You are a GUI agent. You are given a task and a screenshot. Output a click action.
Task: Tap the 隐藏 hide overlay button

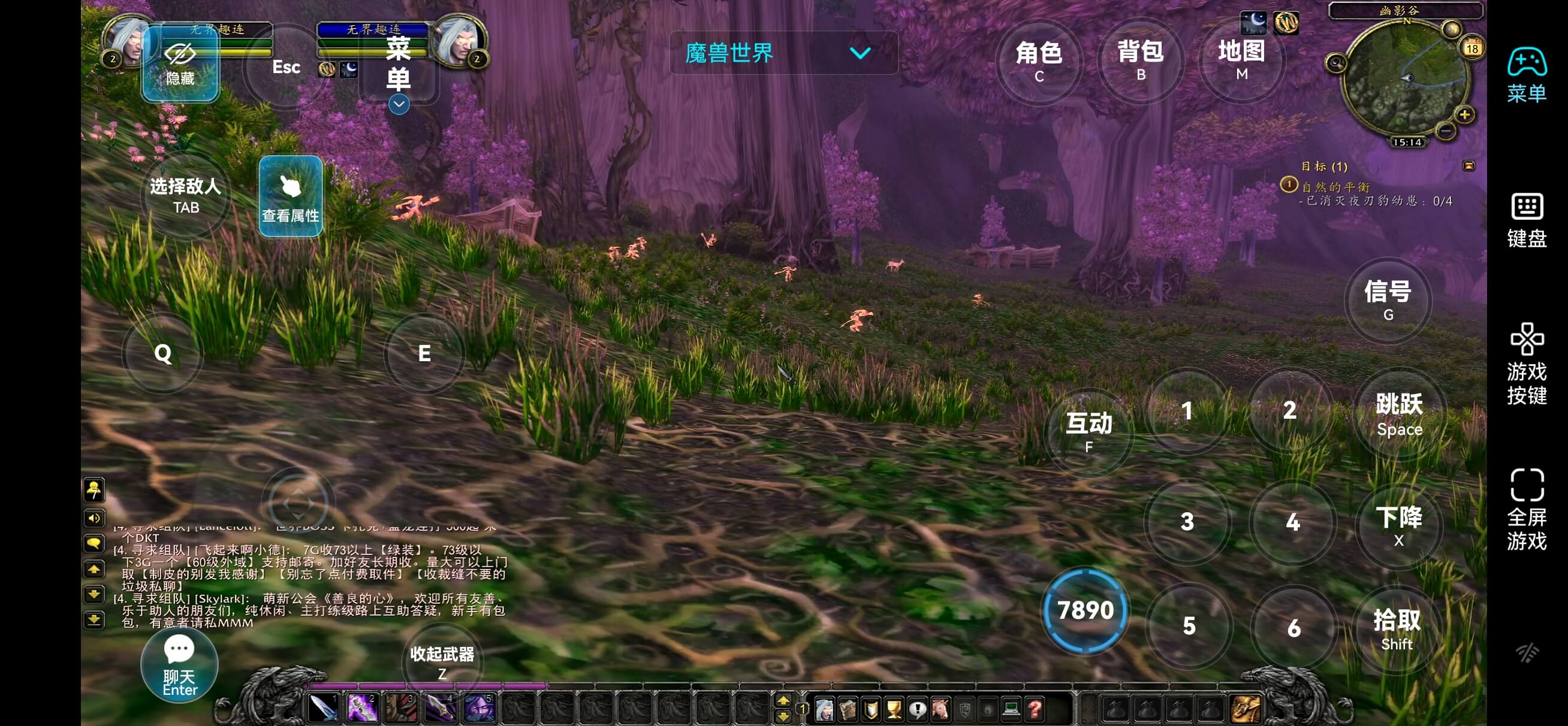180,63
